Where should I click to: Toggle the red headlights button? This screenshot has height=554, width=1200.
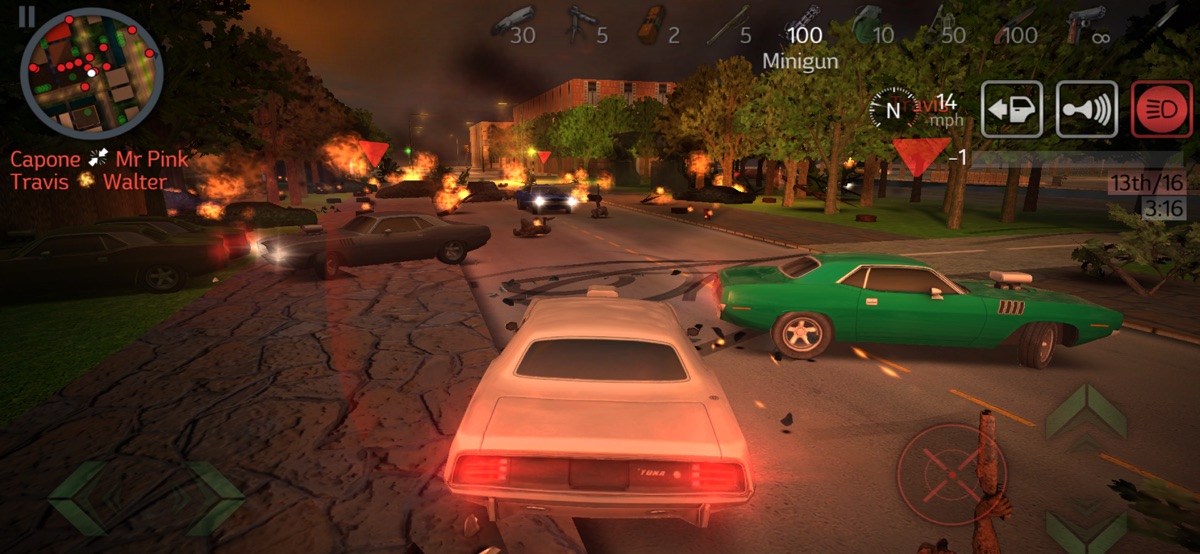[x=1162, y=109]
